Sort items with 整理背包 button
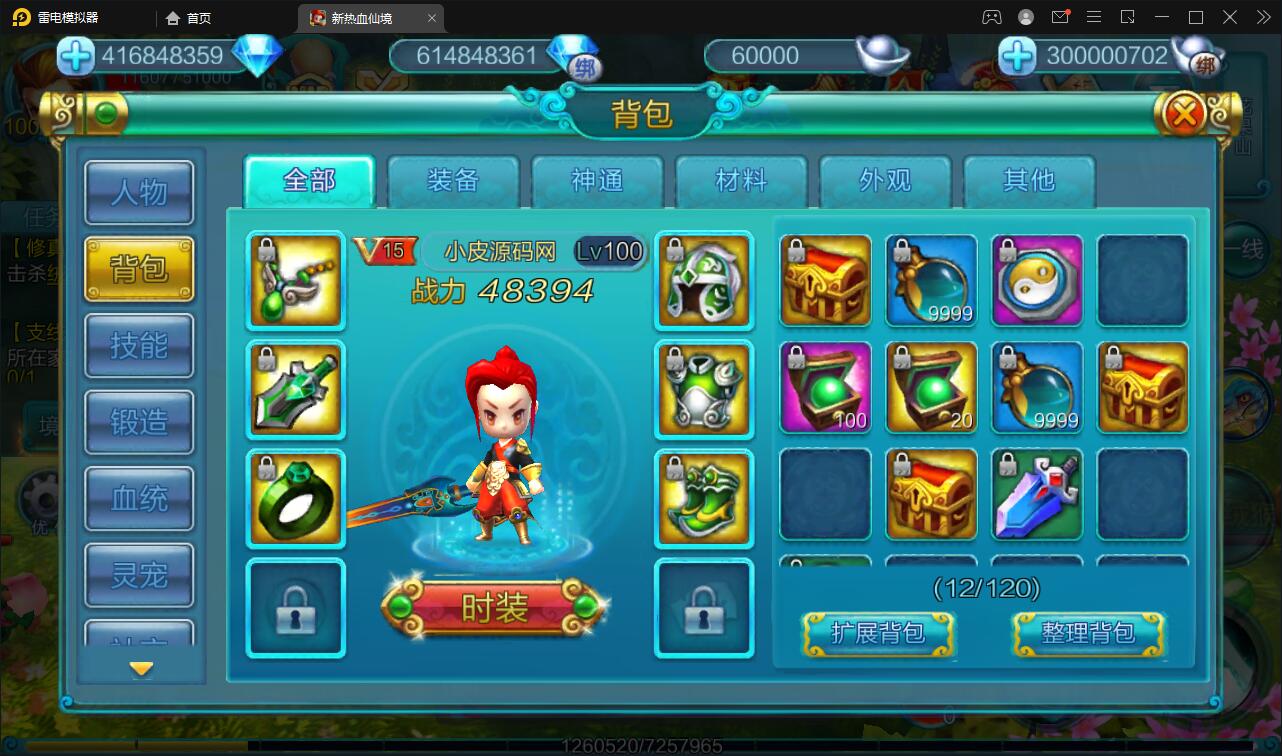Viewport: 1282px width, 756px height. click(1088, 633)
